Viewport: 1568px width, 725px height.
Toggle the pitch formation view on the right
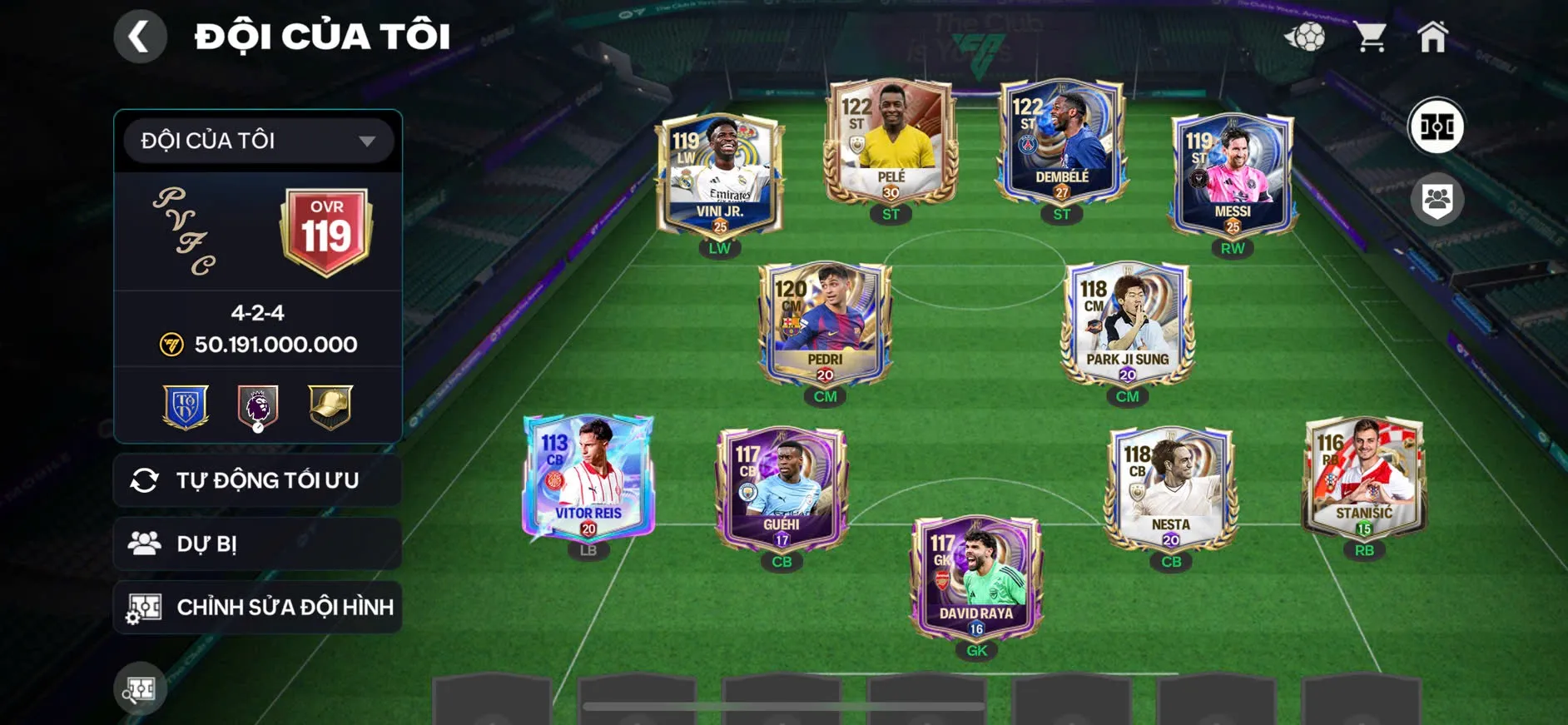pyautogui.click(x=1437, y=127)
